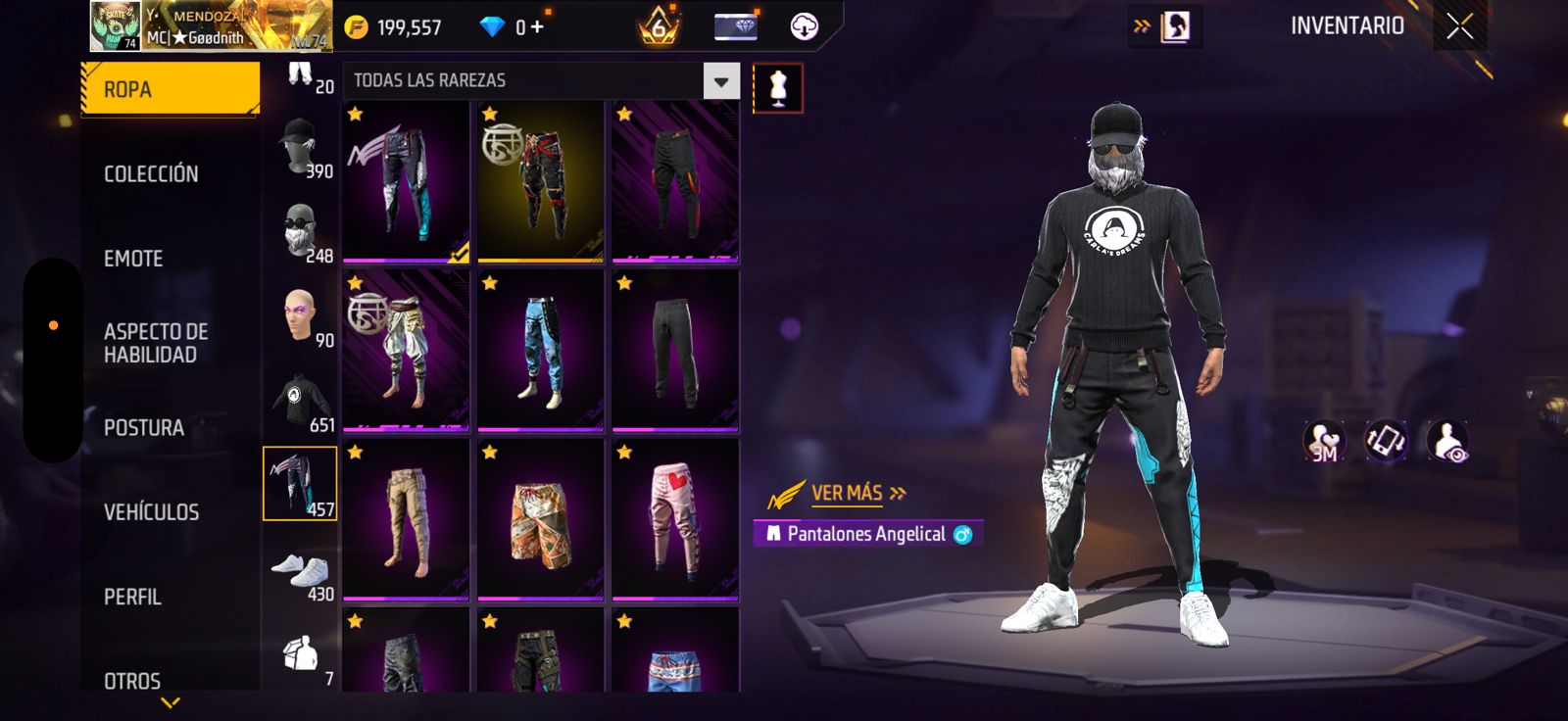Image resolution: width=1568 pixels, height=721 pixels.
Task: Add diamonds with the plus button
Action: pyautogui.click(x=537, y=27)
